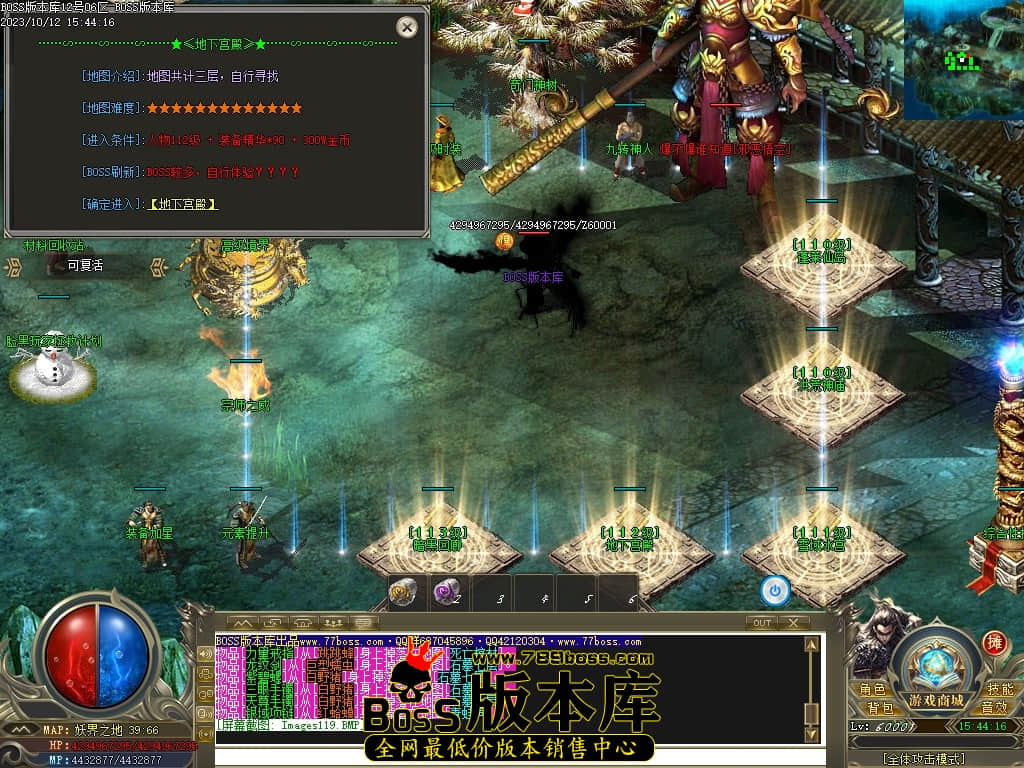
Task: Click the 可复活 revive status bar
Action: [86, 266]
